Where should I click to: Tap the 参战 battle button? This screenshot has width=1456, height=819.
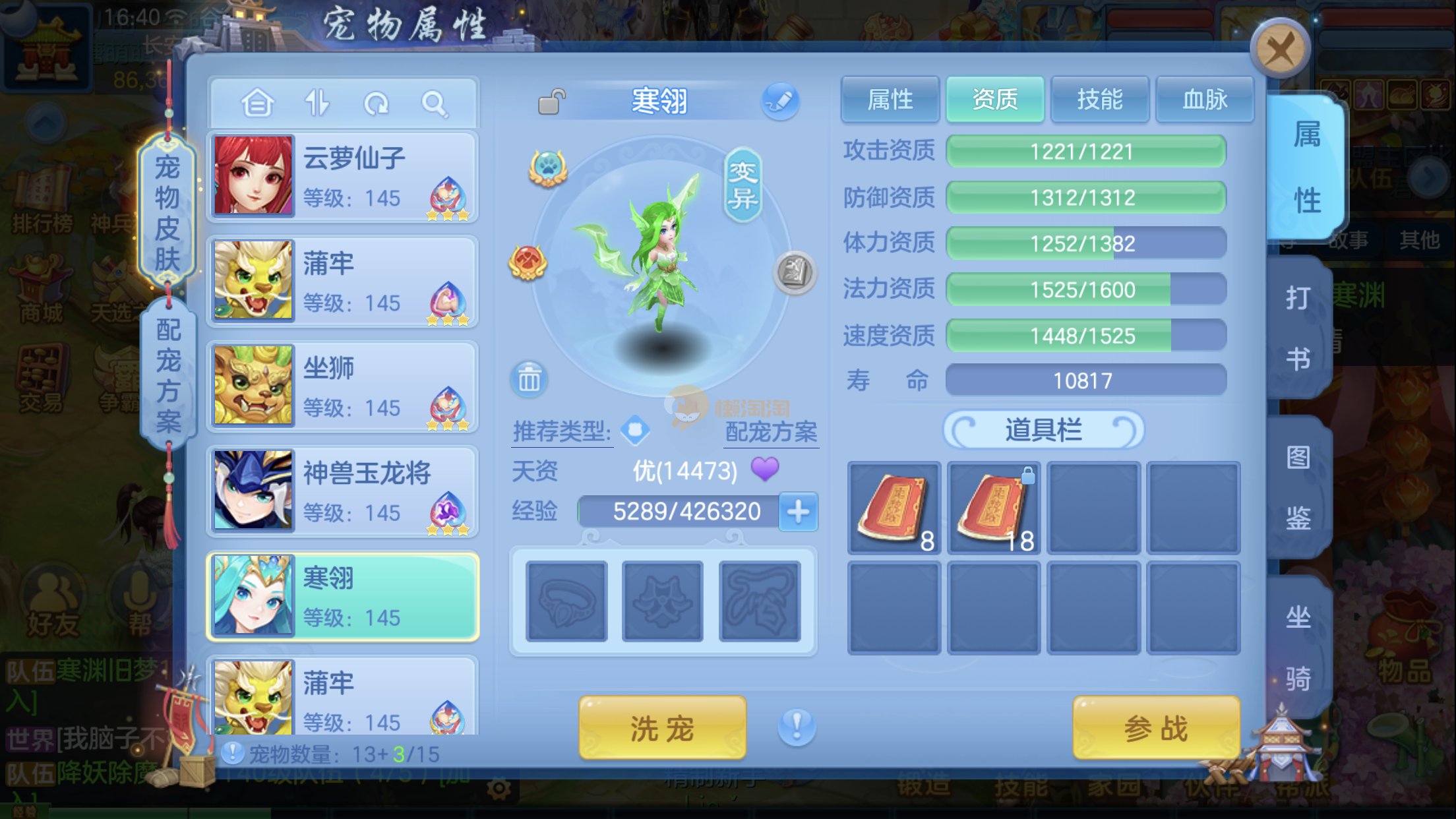point(1155,729)
